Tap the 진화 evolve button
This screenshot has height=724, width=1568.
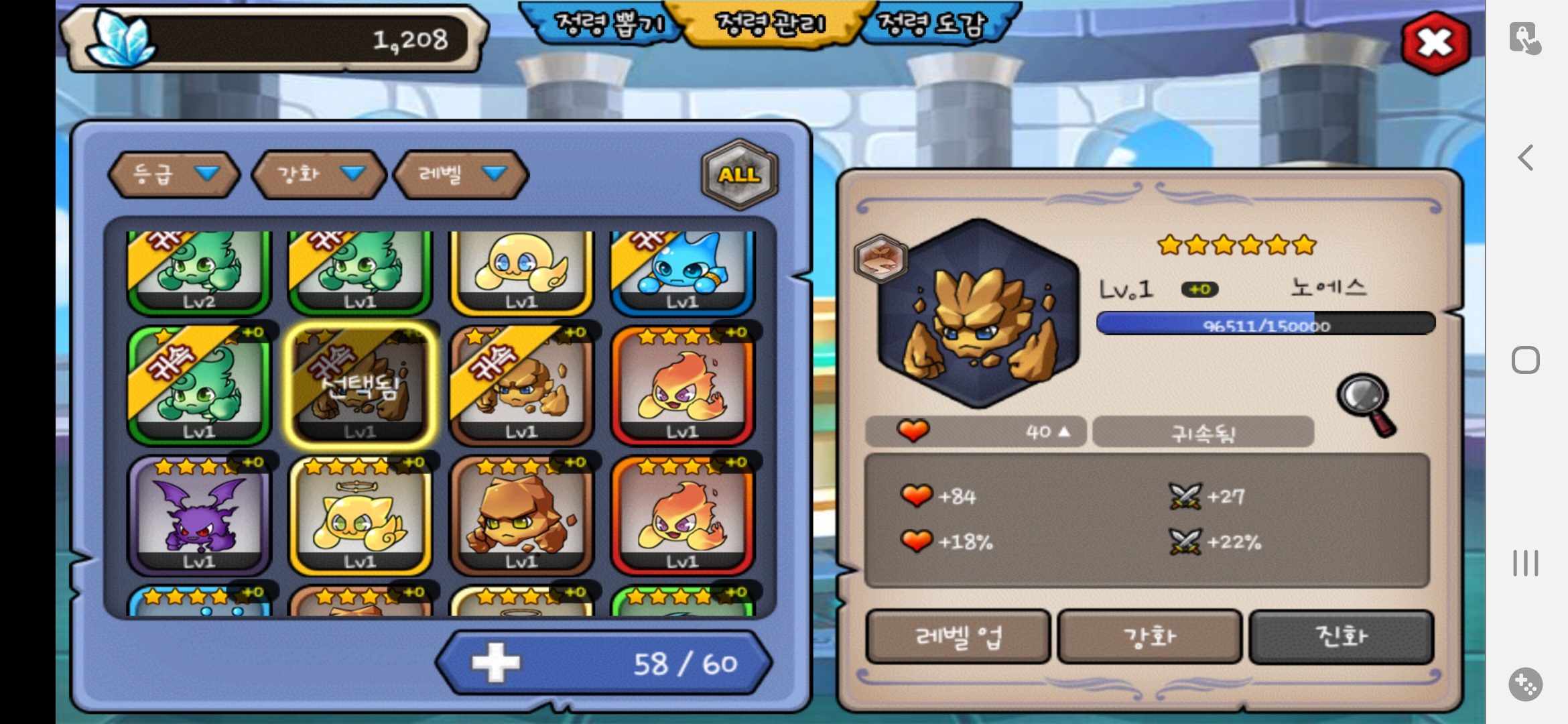click(x=1341, y=636)
